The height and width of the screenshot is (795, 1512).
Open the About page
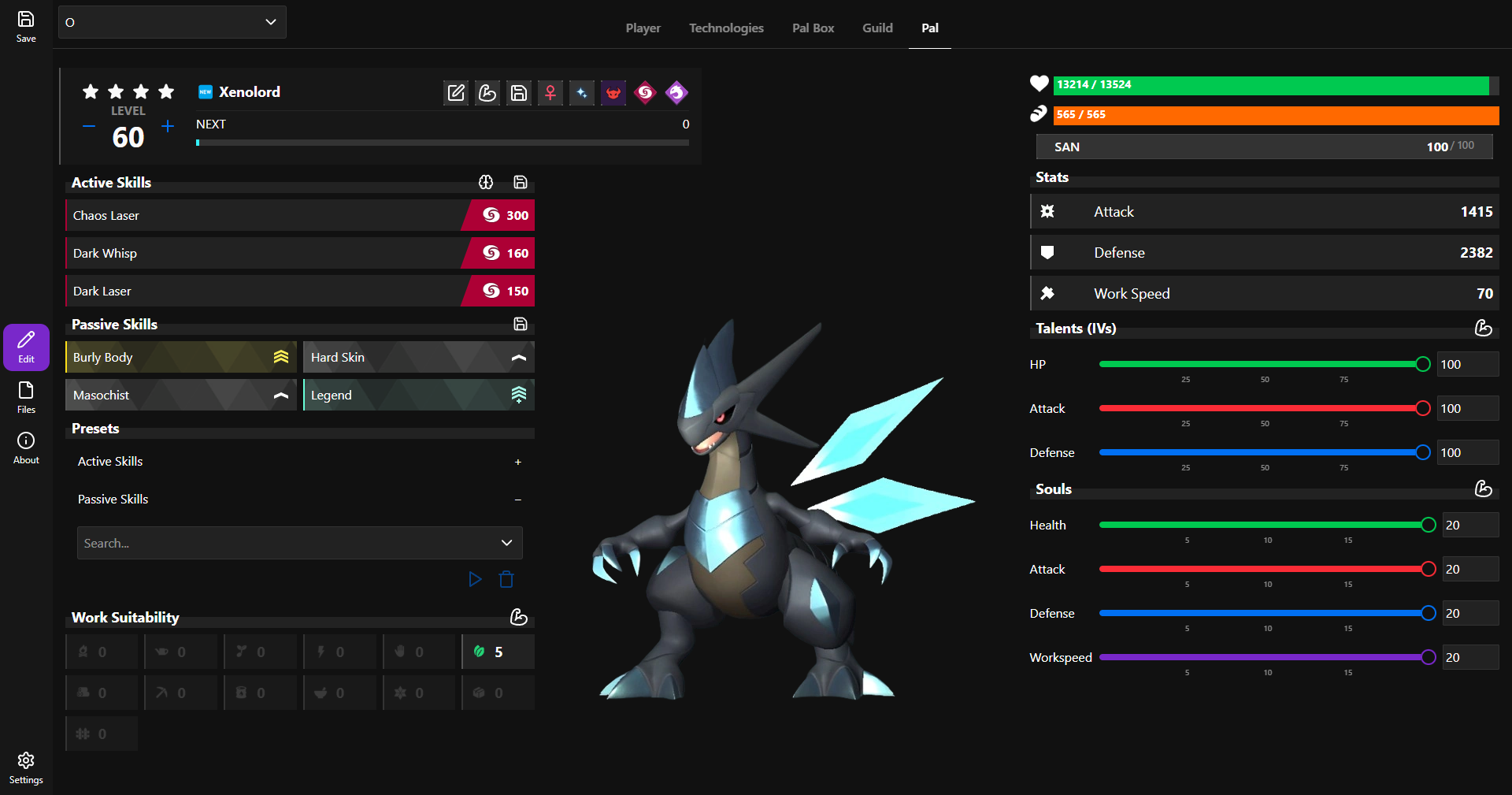click(26, 448)
